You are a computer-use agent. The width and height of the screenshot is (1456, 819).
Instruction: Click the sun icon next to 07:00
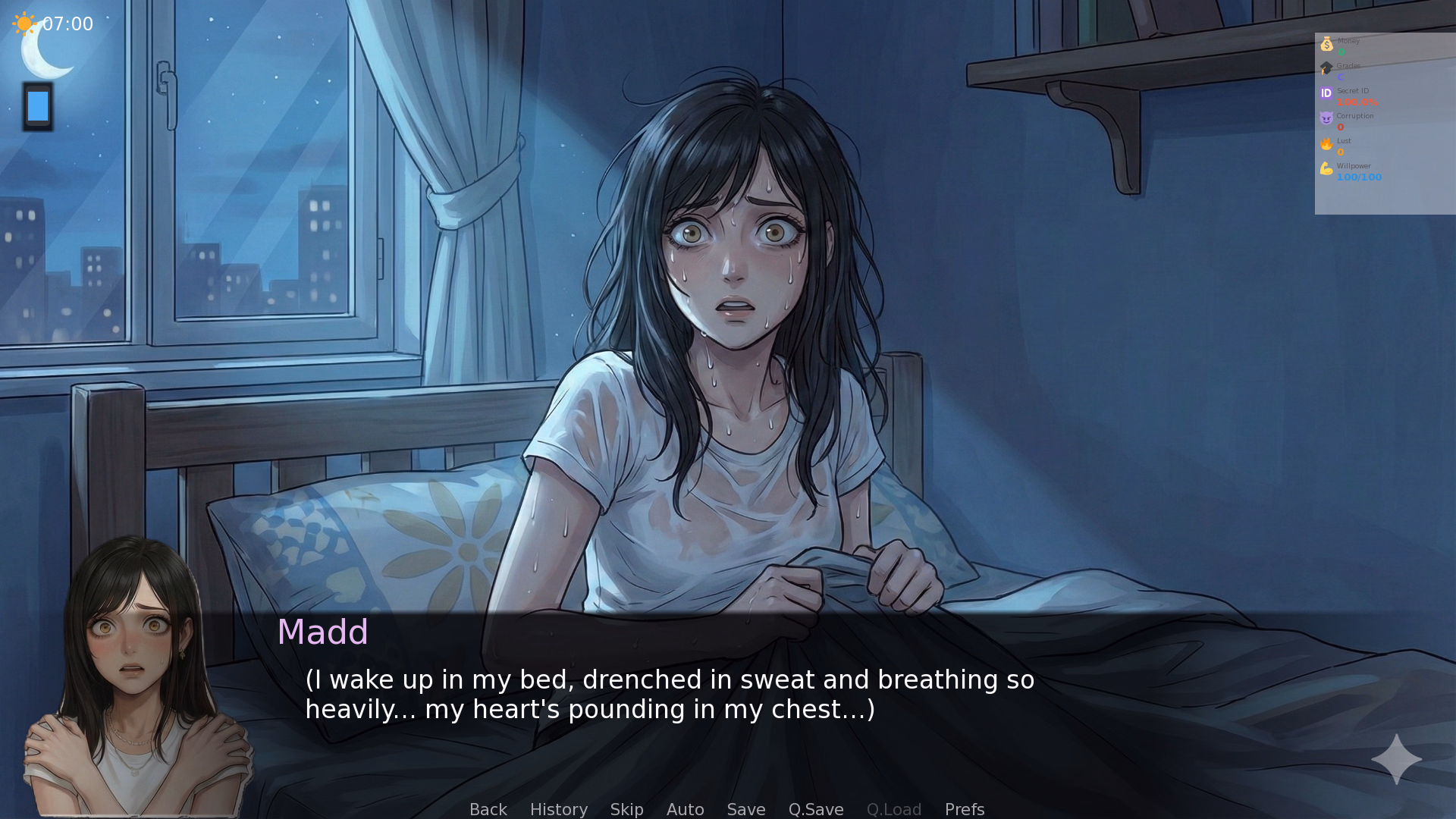pyautogui.click(x=23, y=23)
